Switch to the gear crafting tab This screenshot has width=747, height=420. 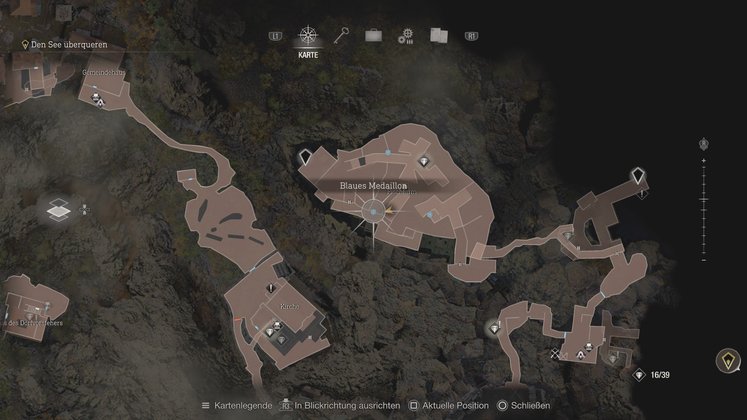click(405, 36)
